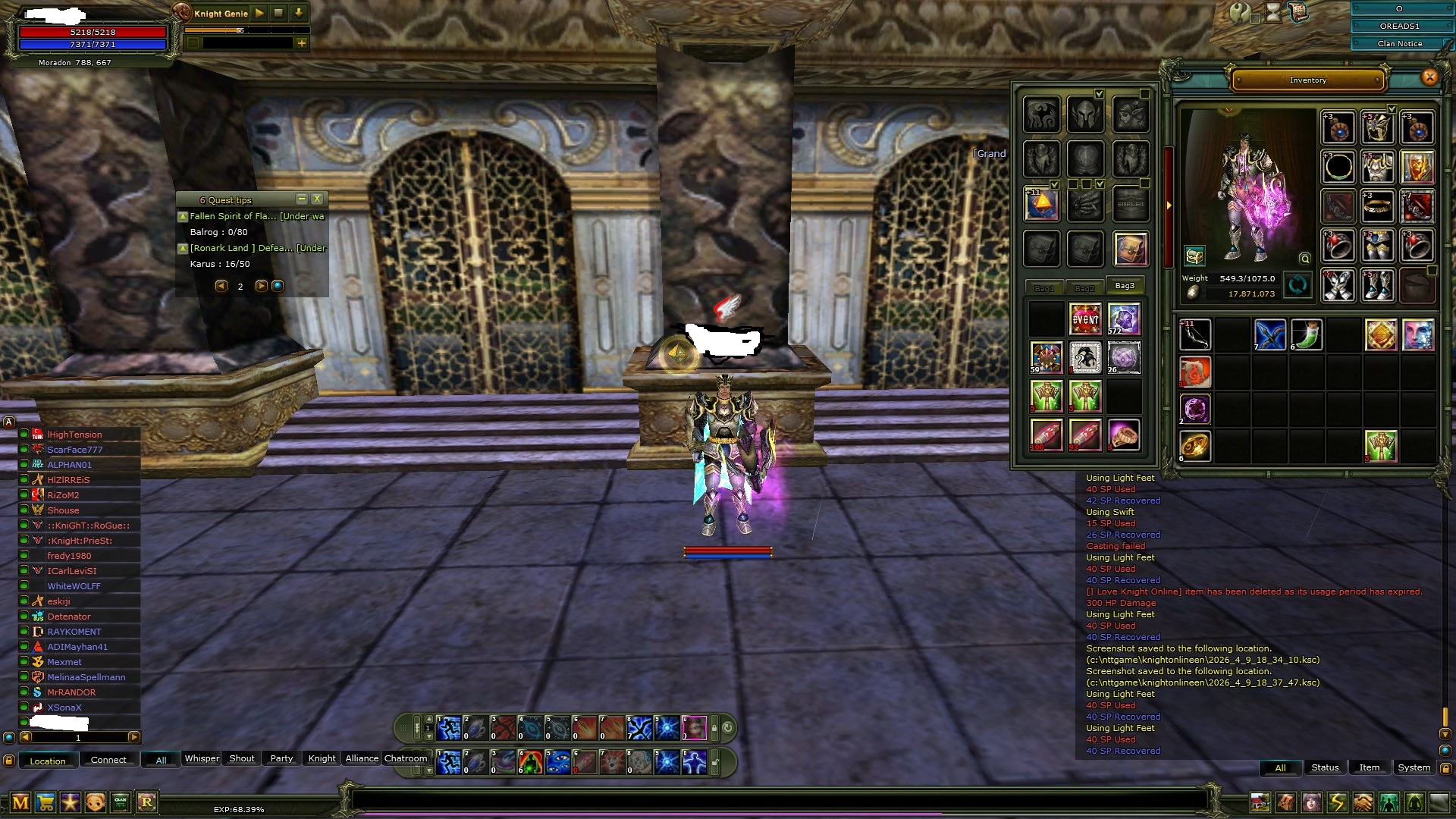Open the Clan Notice panel on the top right
Viewport: 1456px width, 819px height.
pos(1399,43)
